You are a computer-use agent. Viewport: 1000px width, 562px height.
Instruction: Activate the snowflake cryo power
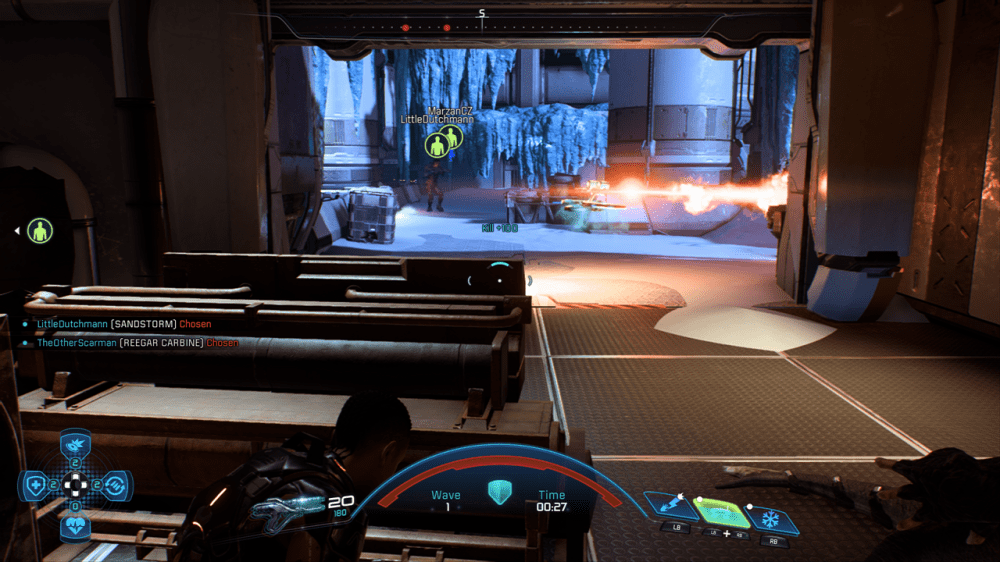(771, 519)
